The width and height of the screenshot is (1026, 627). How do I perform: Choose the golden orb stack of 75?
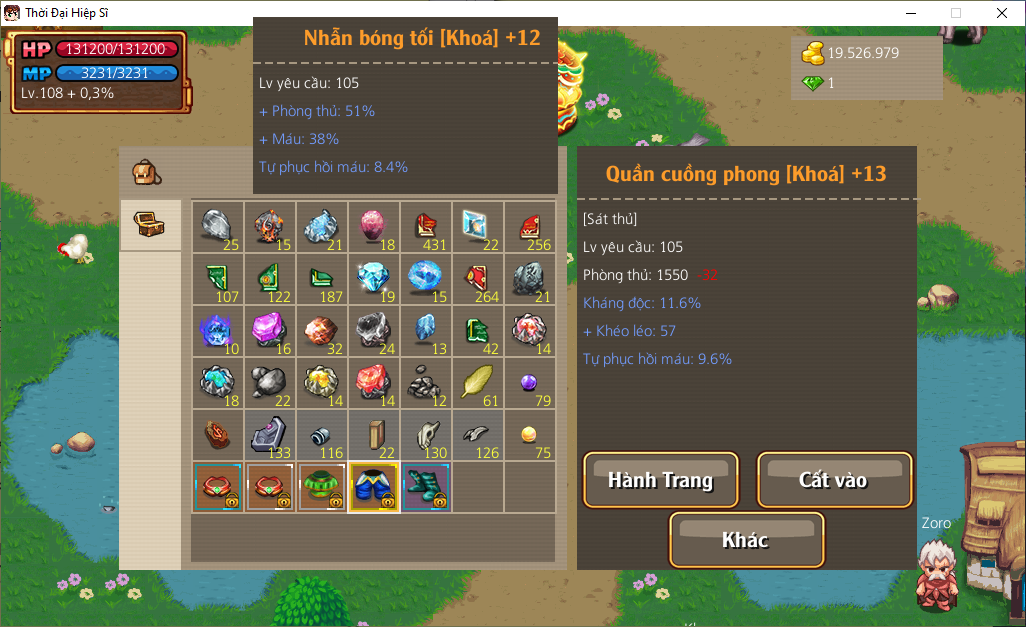(530, 435)
